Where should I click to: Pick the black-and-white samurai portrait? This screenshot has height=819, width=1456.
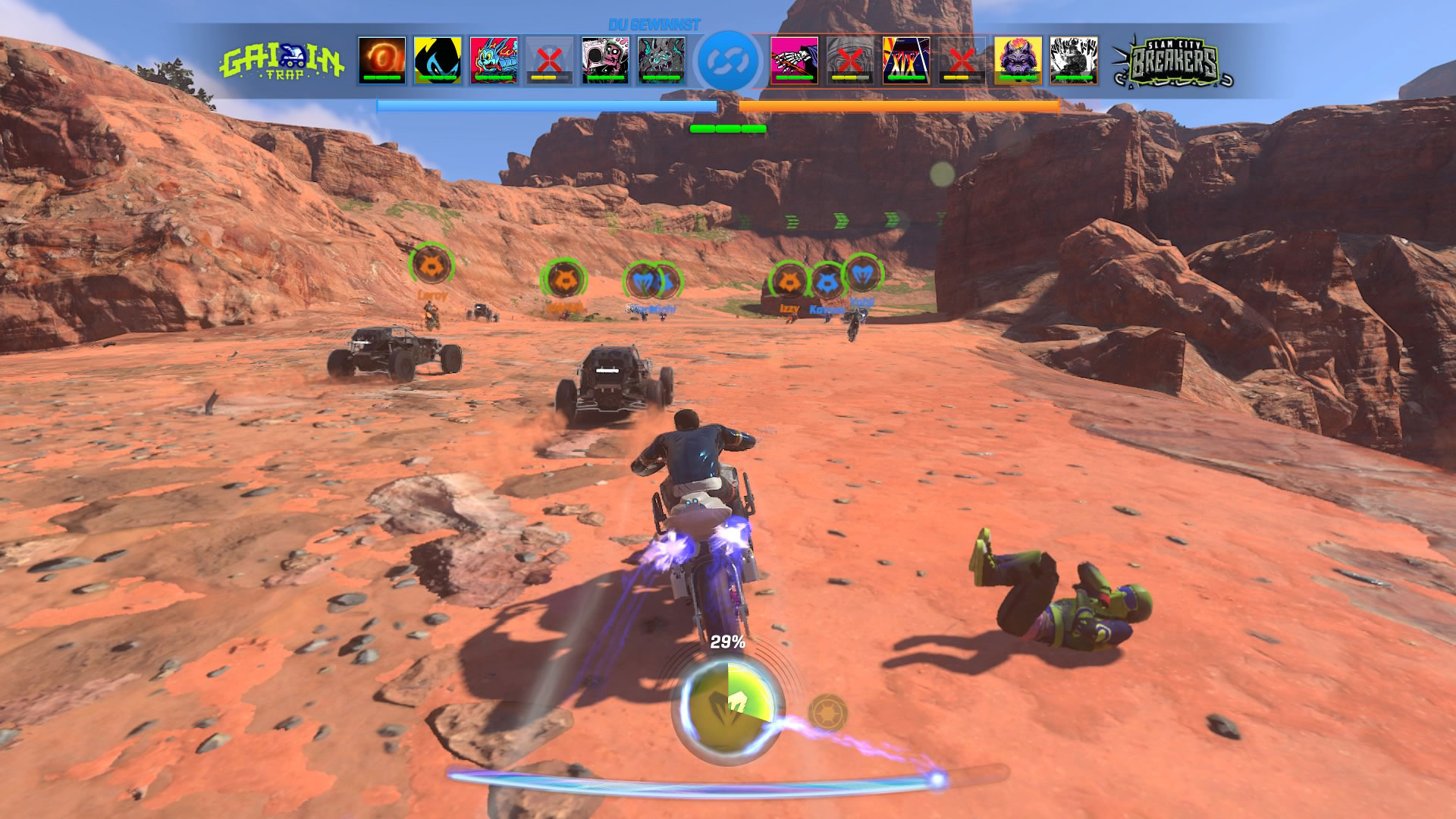coord(1074,59)
